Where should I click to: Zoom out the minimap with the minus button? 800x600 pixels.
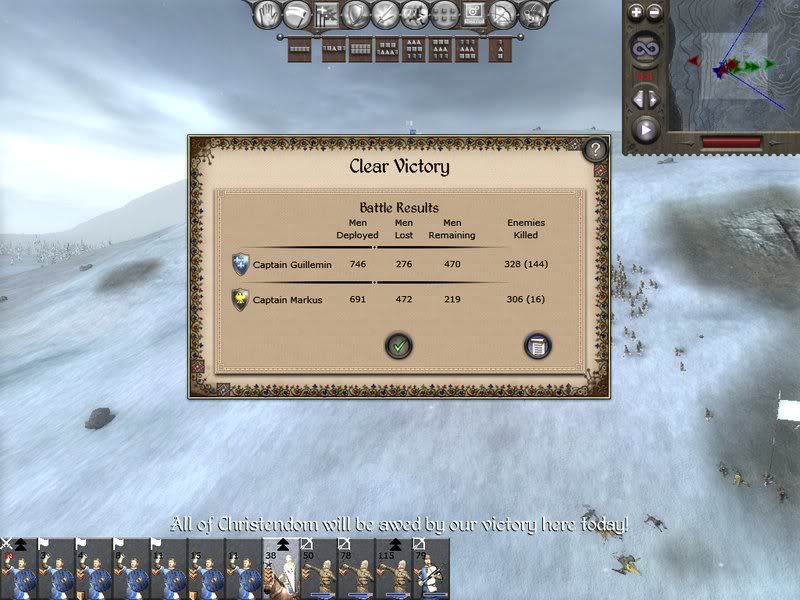click(x=654, y=12)
